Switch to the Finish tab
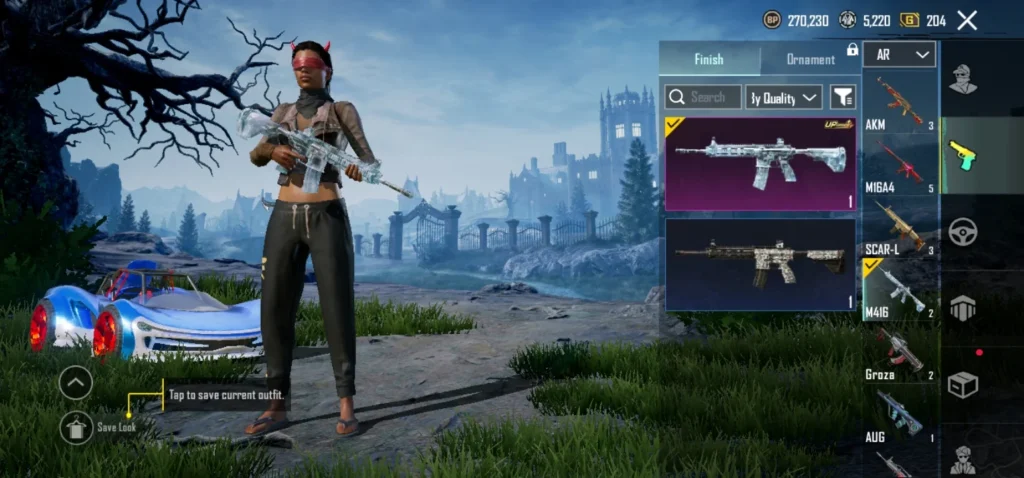This screenshot has height=478, width=1024. coord(709,59)
